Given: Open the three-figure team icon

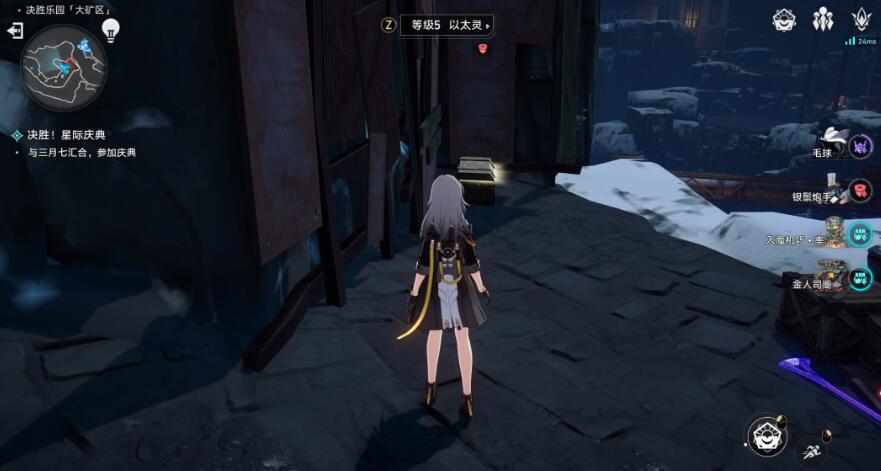Looking at the screenshot, I should 822,19.
